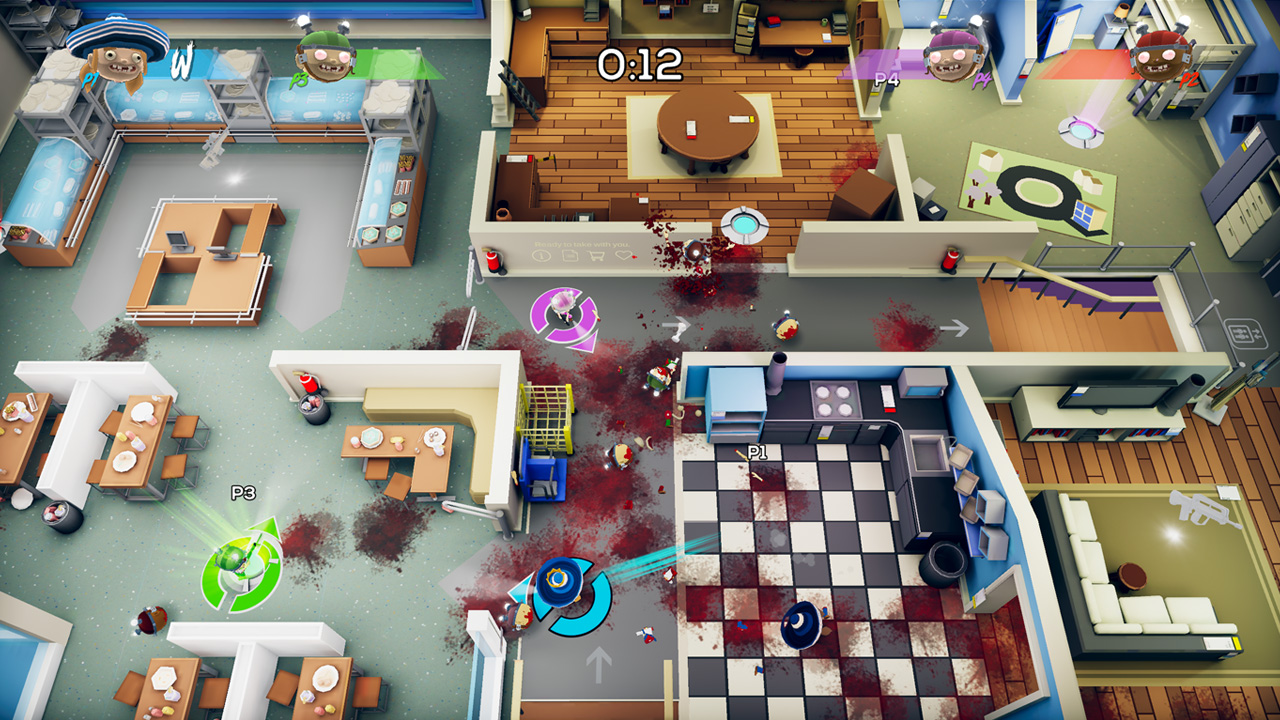1280x720 pixels.
Task: Click the document icon on the wall sign
Action: point(569,256)
